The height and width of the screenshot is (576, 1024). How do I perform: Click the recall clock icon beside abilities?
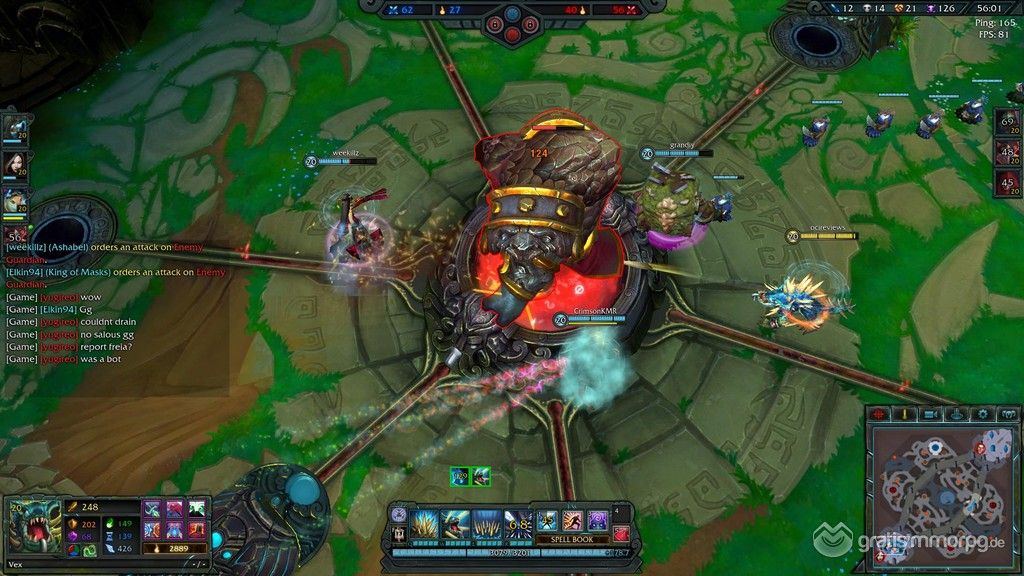click(x=400, y=514)
